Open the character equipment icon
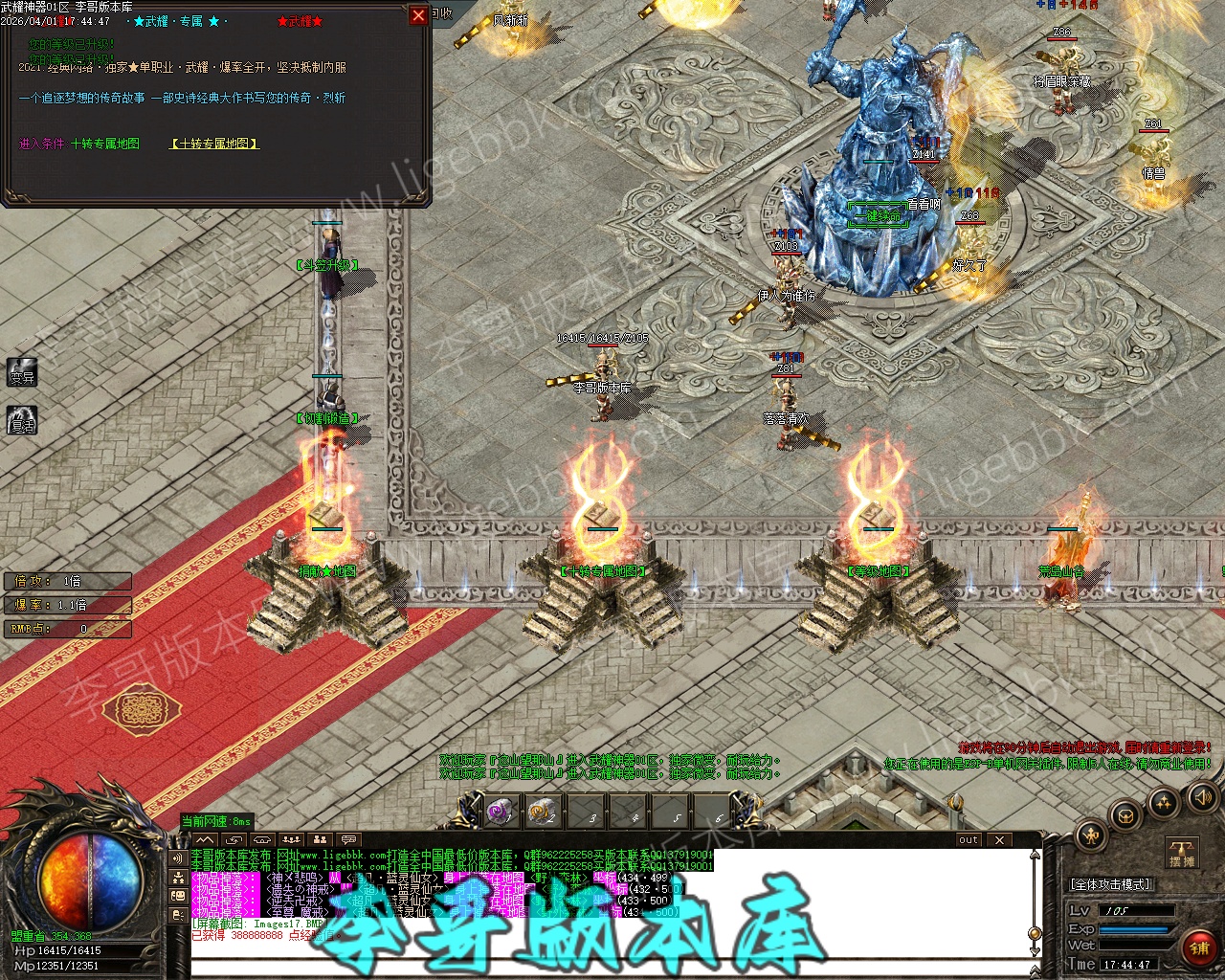 [x=1091, y=835]
